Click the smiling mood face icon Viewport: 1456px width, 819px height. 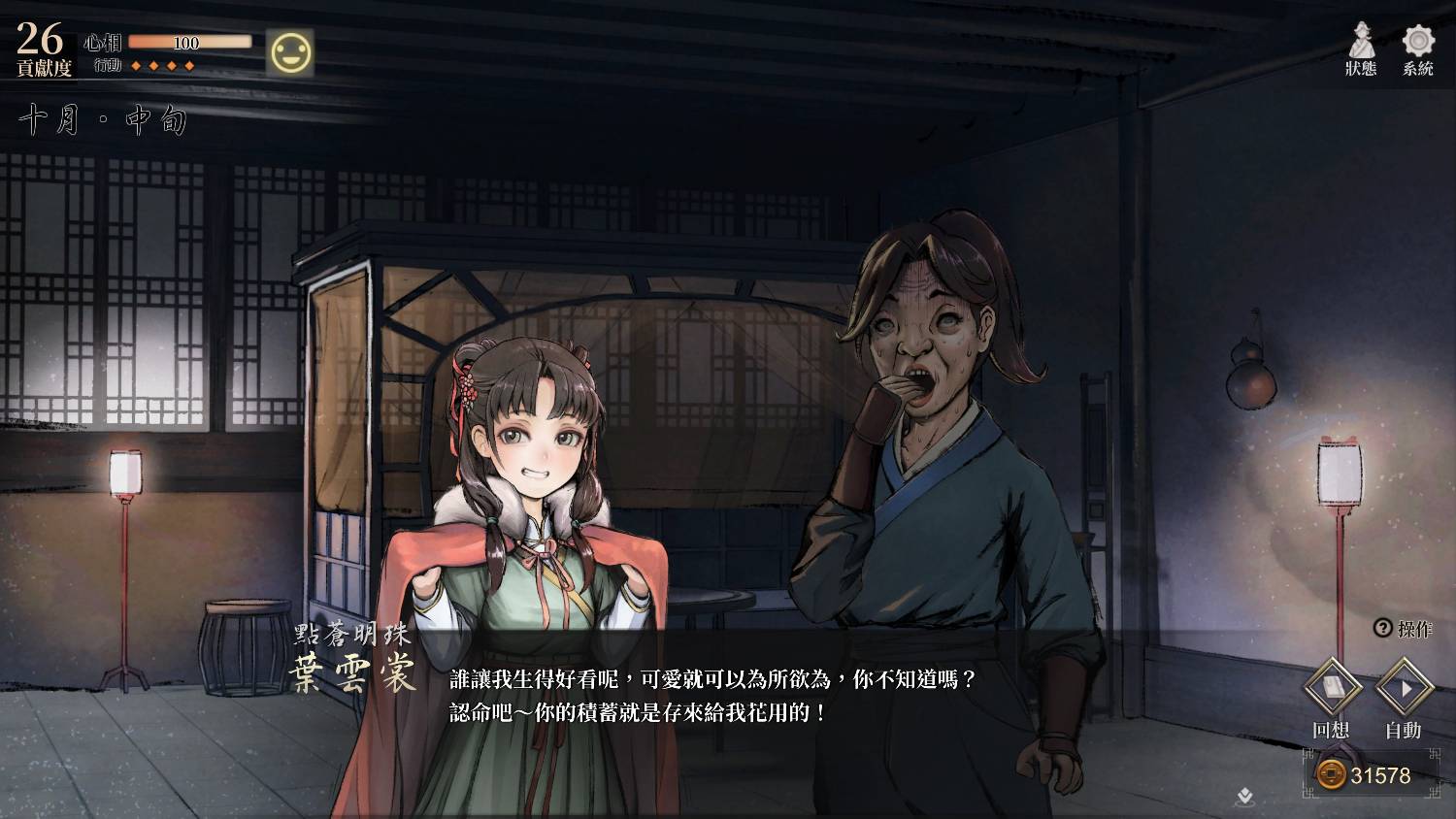291,51
